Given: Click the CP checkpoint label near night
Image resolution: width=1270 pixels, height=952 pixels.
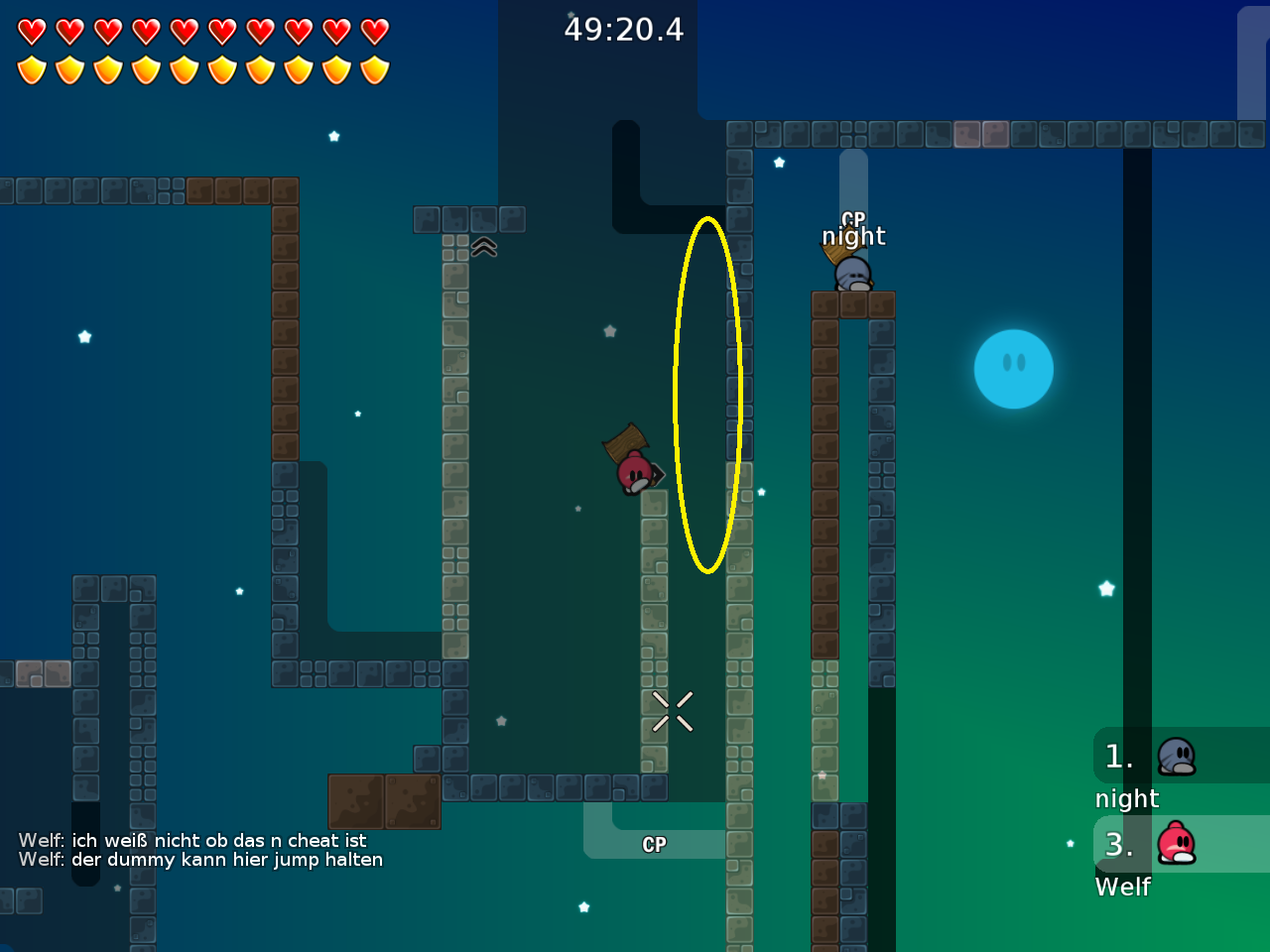Looking at the screenshot, I should (x=851, y=219).
